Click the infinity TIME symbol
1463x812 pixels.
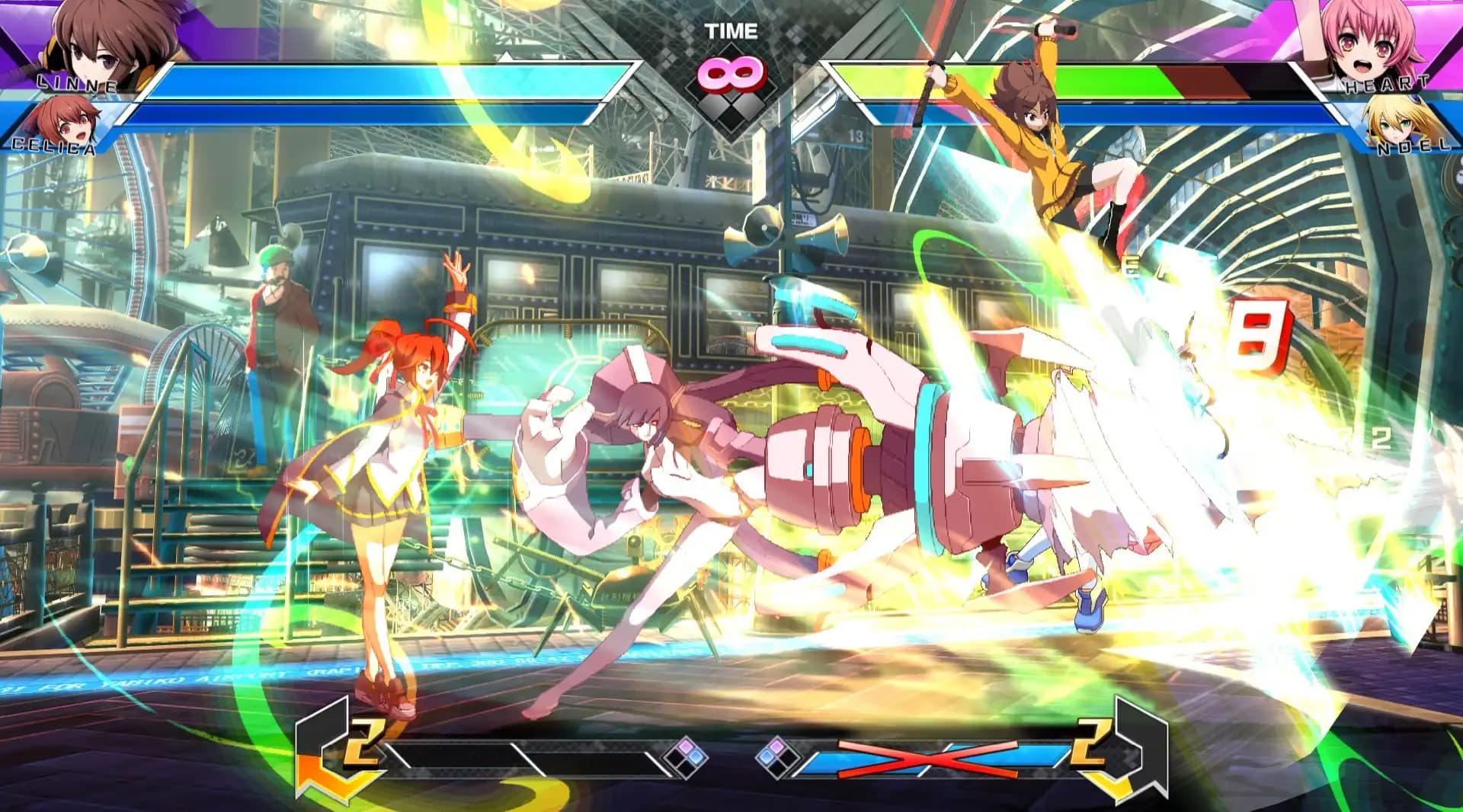coord(731,72)
